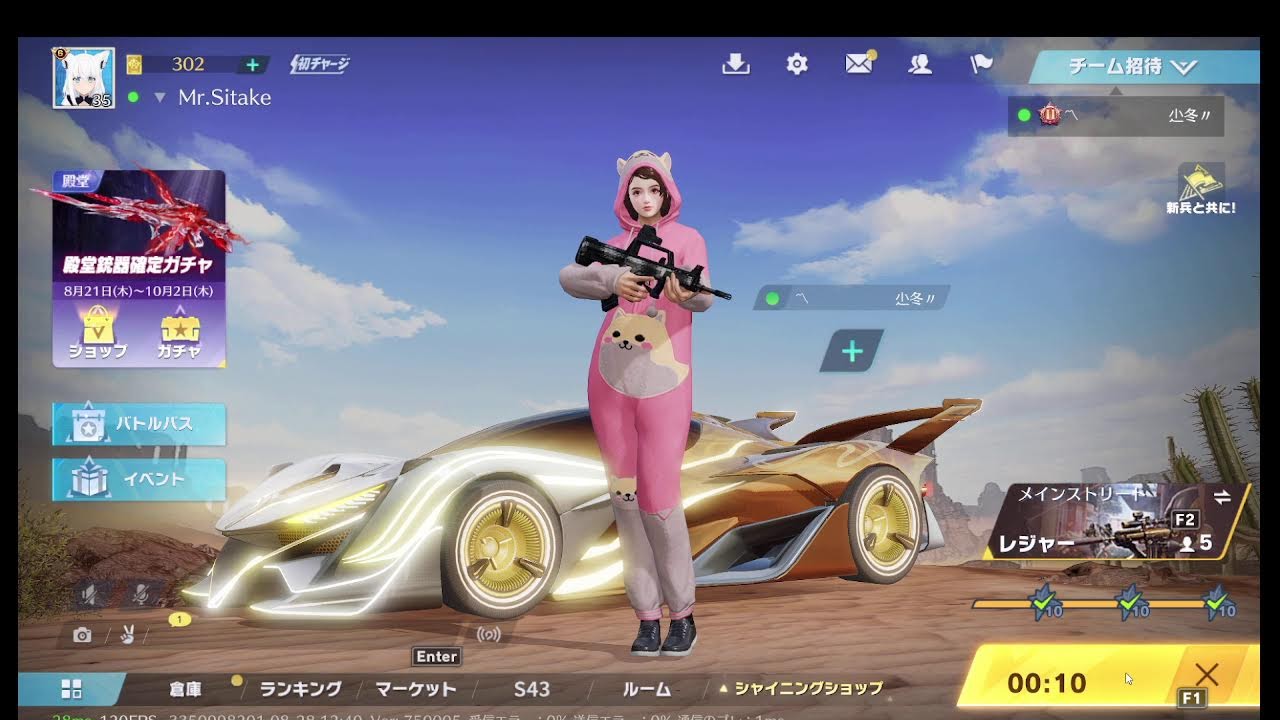Open the イベント events panel
Screen dimensions: 1280x720
coord(139,479)
